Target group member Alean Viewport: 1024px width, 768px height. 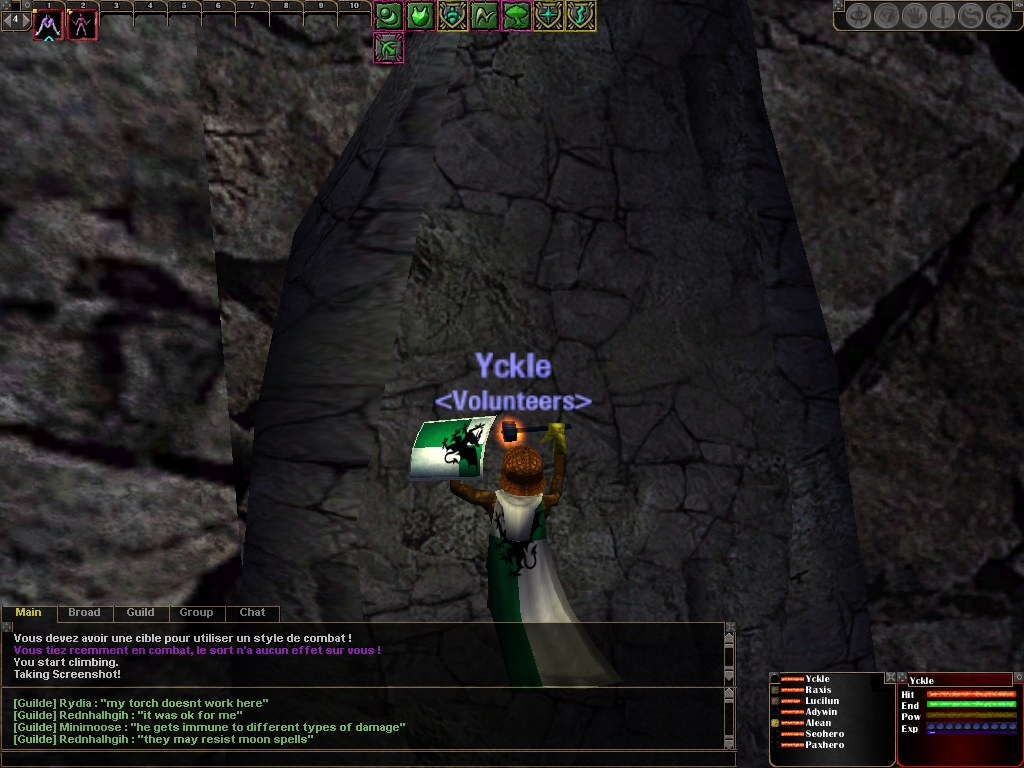click(818, 723)
